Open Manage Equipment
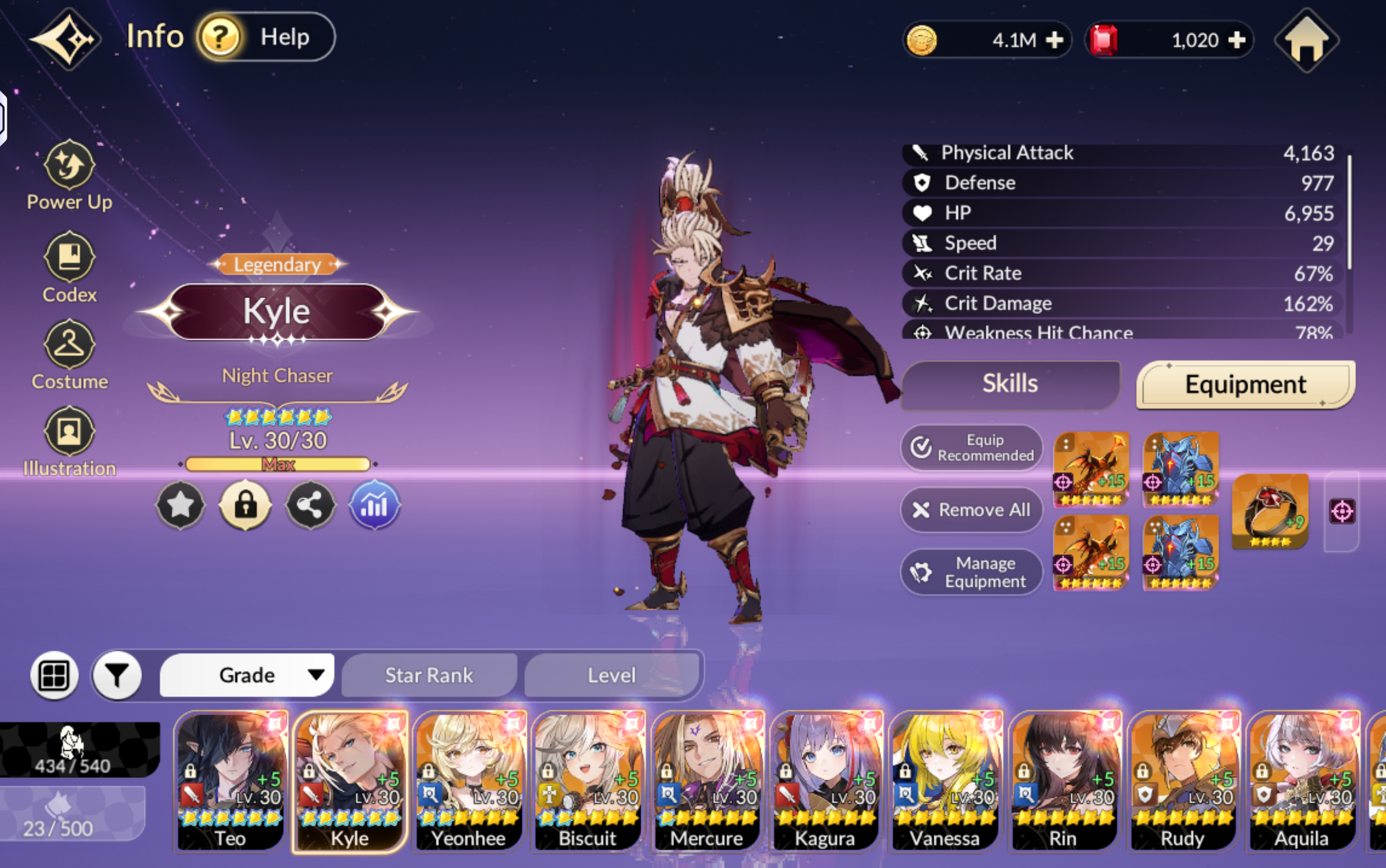1386x868 pixels. (972, 572)
